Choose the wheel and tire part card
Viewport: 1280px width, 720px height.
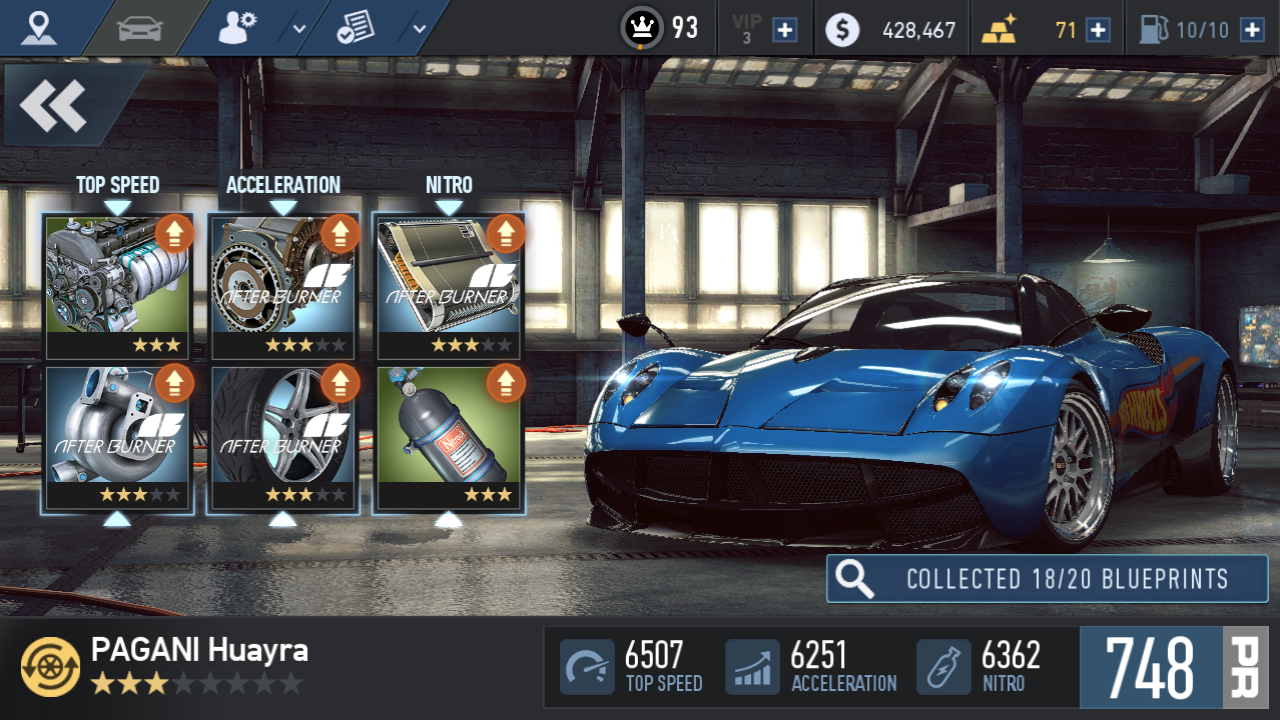tap(283, 438)
